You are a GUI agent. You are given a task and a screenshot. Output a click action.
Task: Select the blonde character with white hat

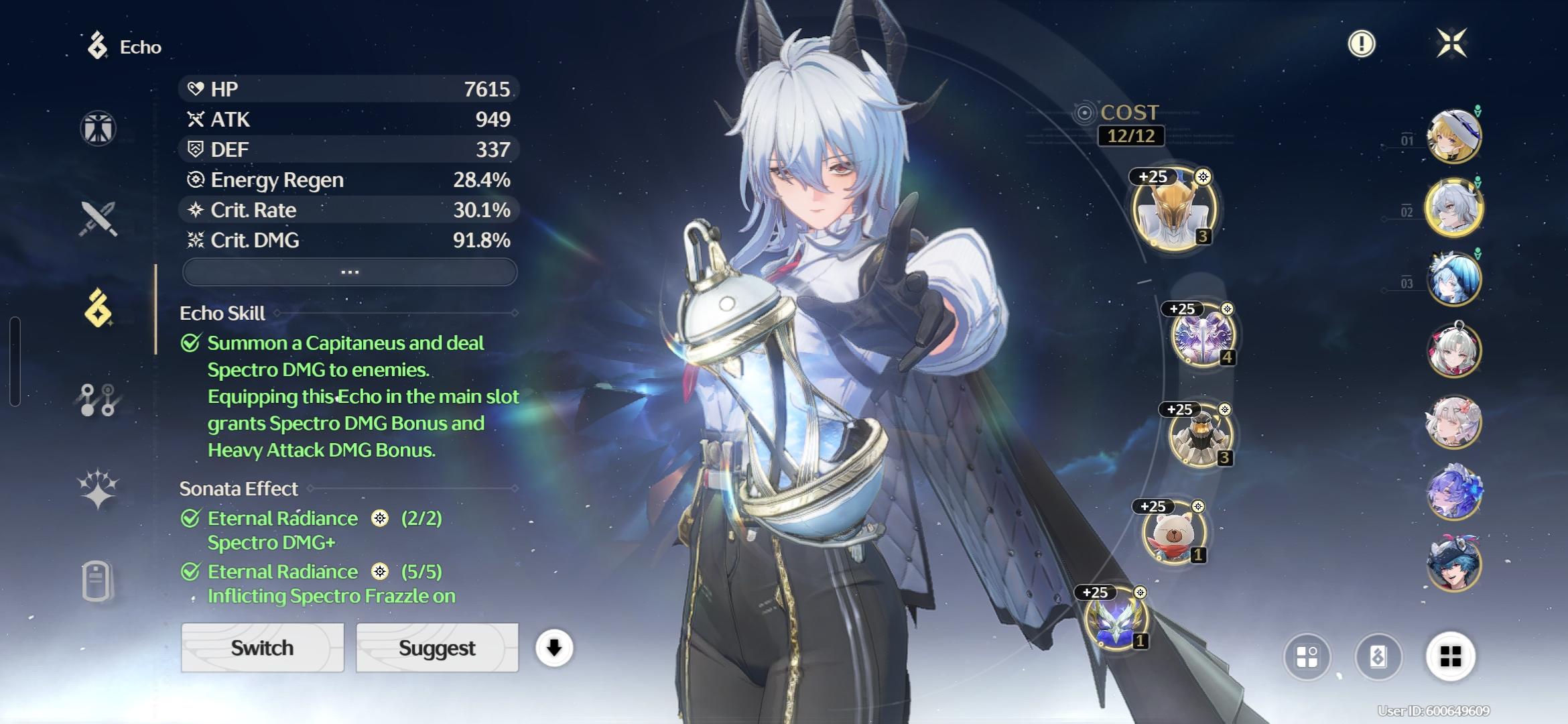click(1453, 137)
